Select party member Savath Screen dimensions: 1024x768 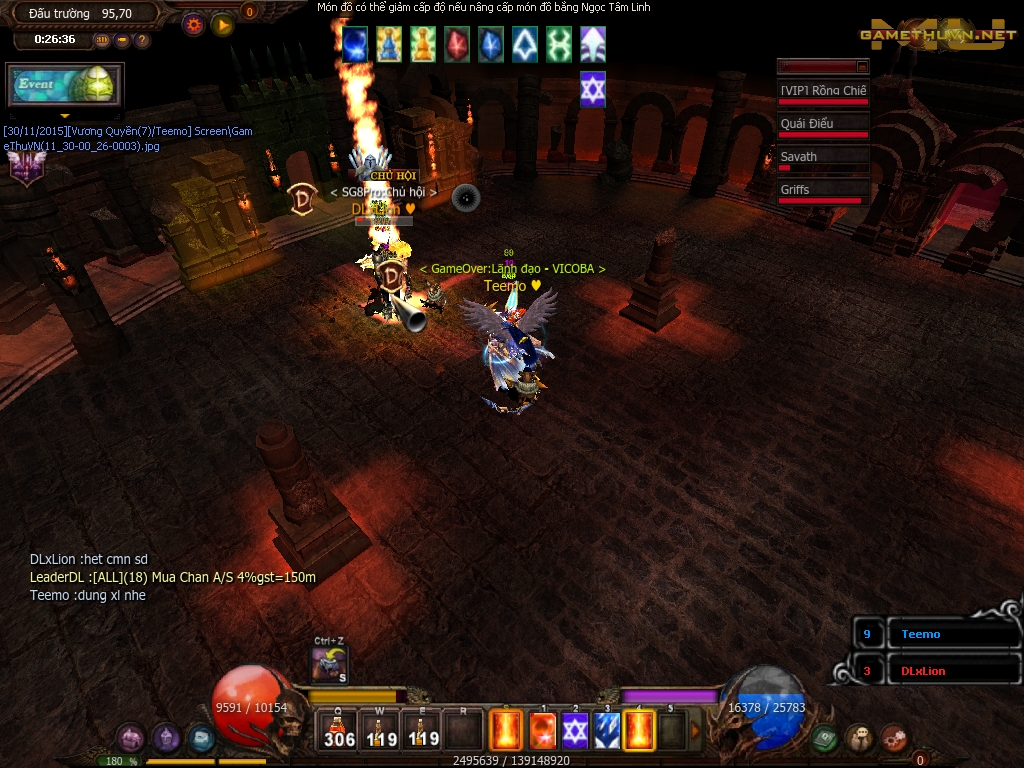pos(822,158)
